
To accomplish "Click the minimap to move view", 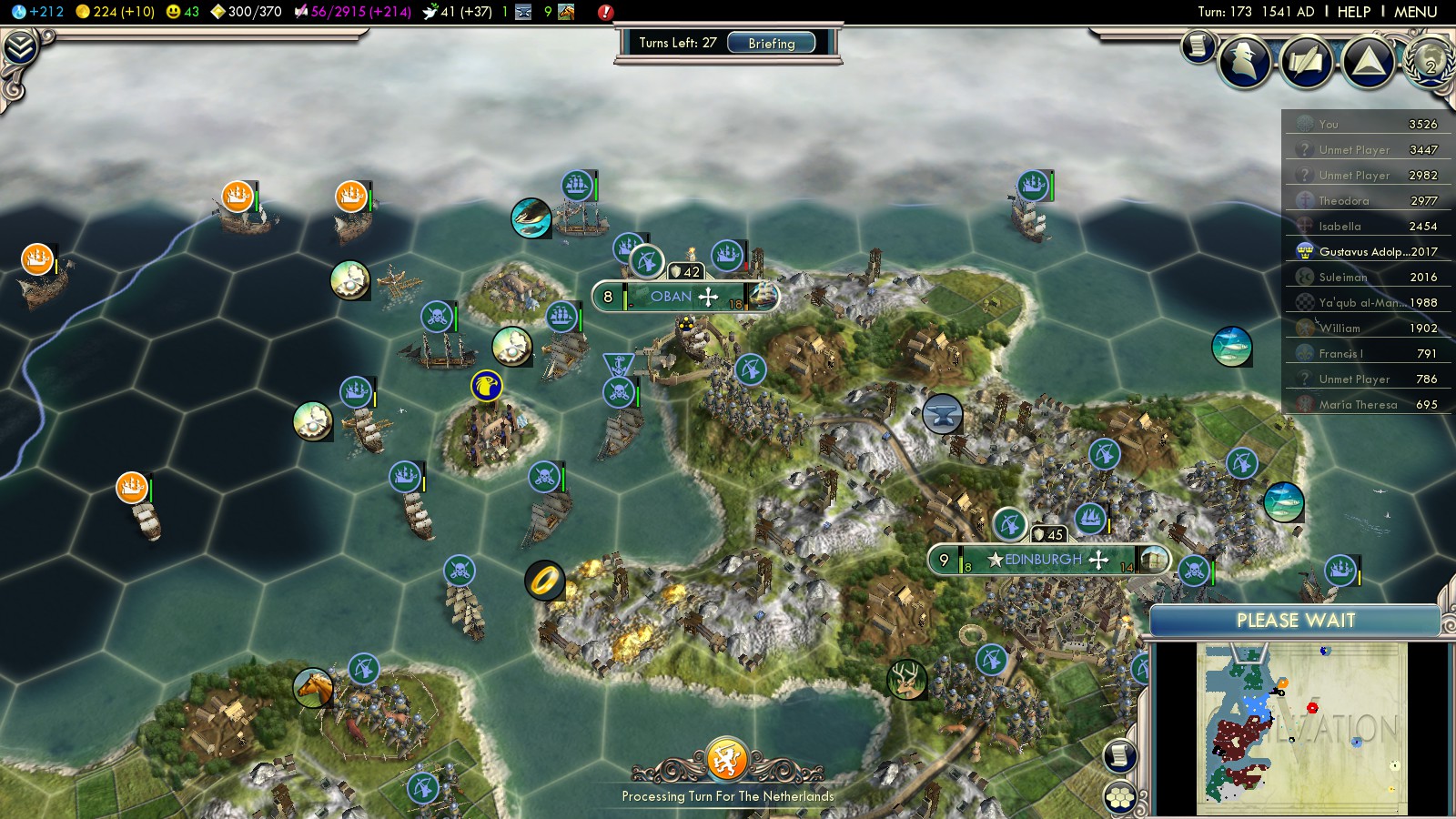I will click(1301, 728).
